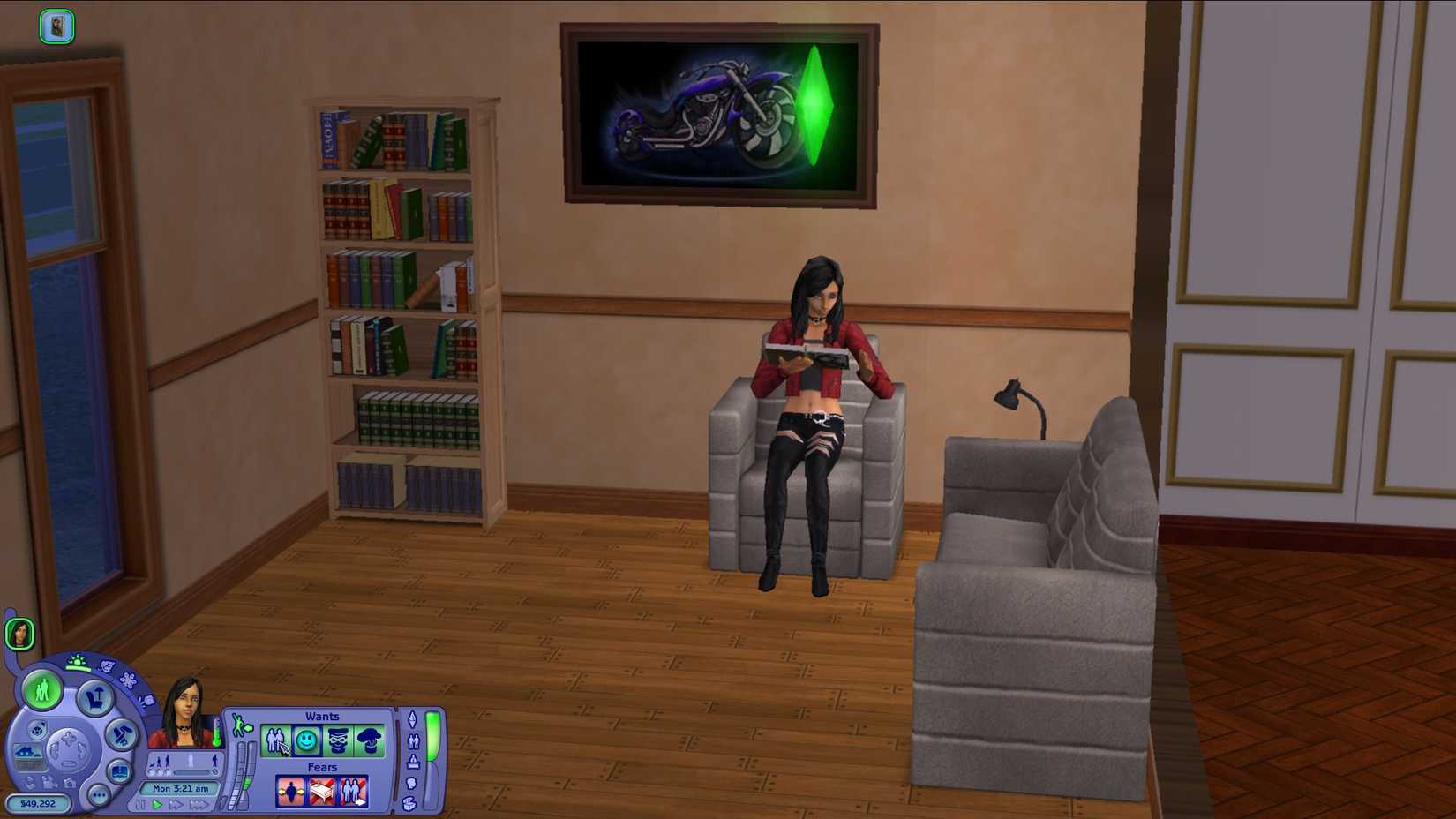Click the triple-arrow ultra speed button

tap(199, 803)
